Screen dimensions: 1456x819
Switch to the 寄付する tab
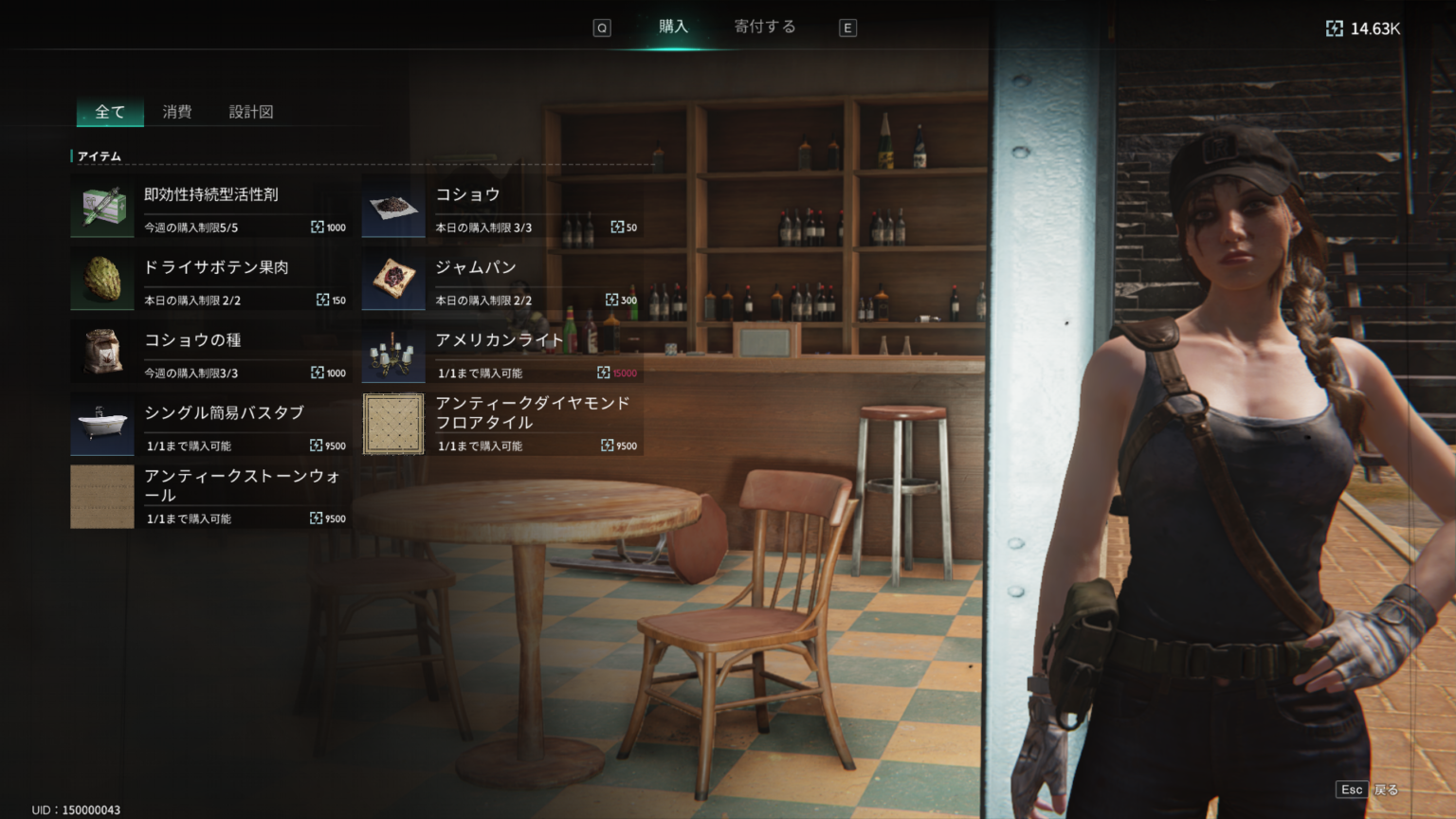tap(764, 26)
